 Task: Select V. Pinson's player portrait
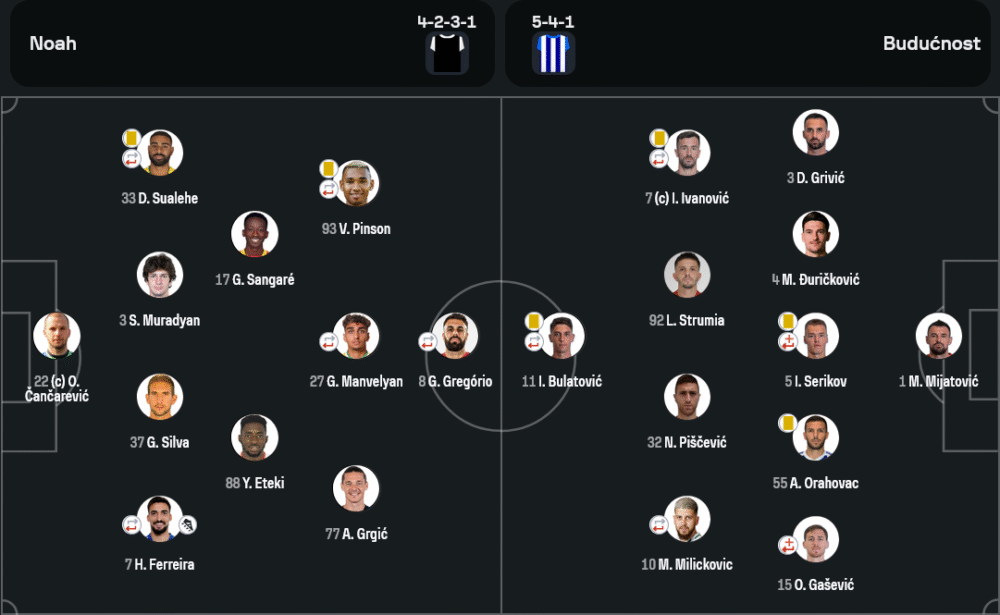pos(356,184)
